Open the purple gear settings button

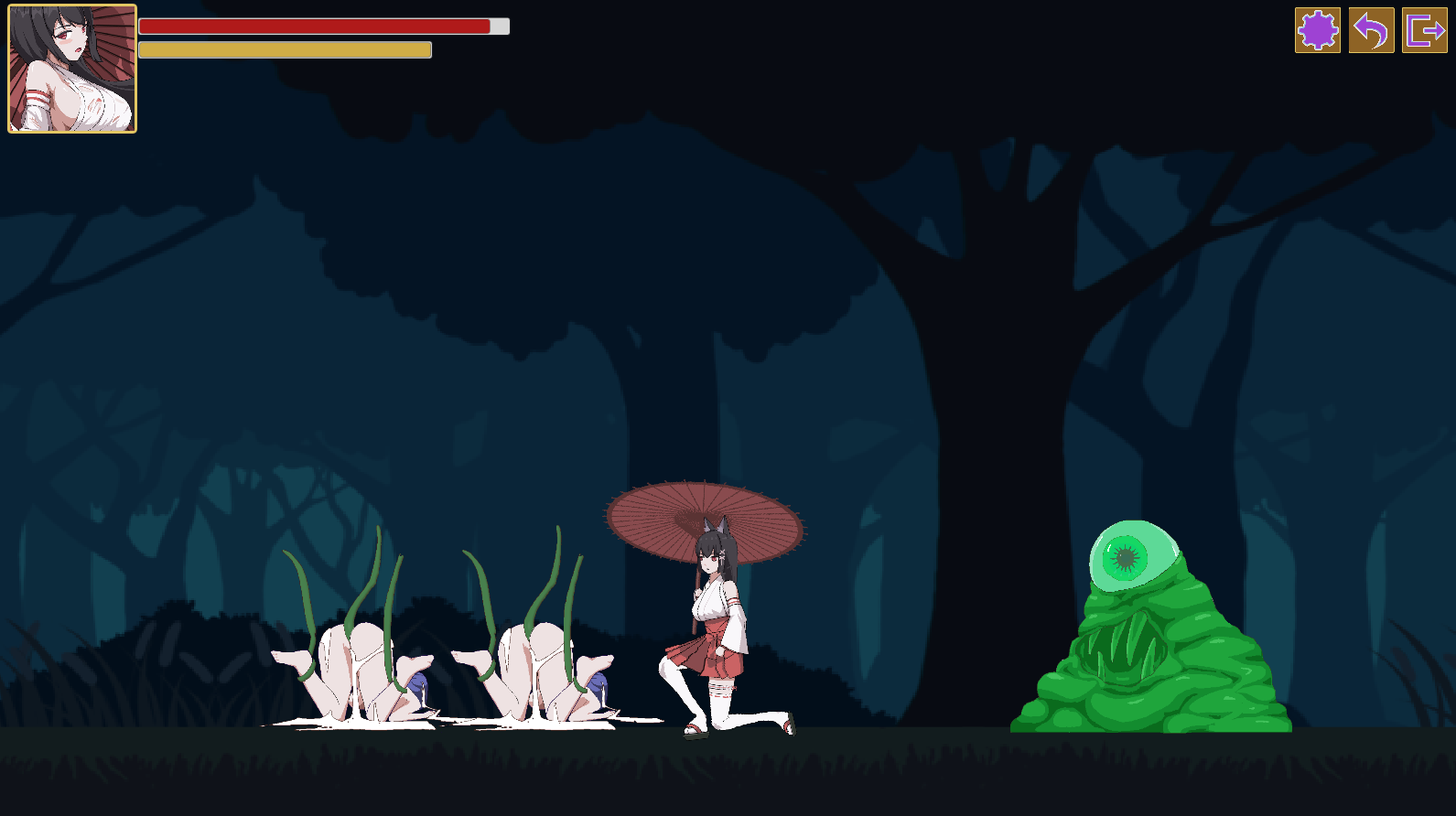(1317, 30)
